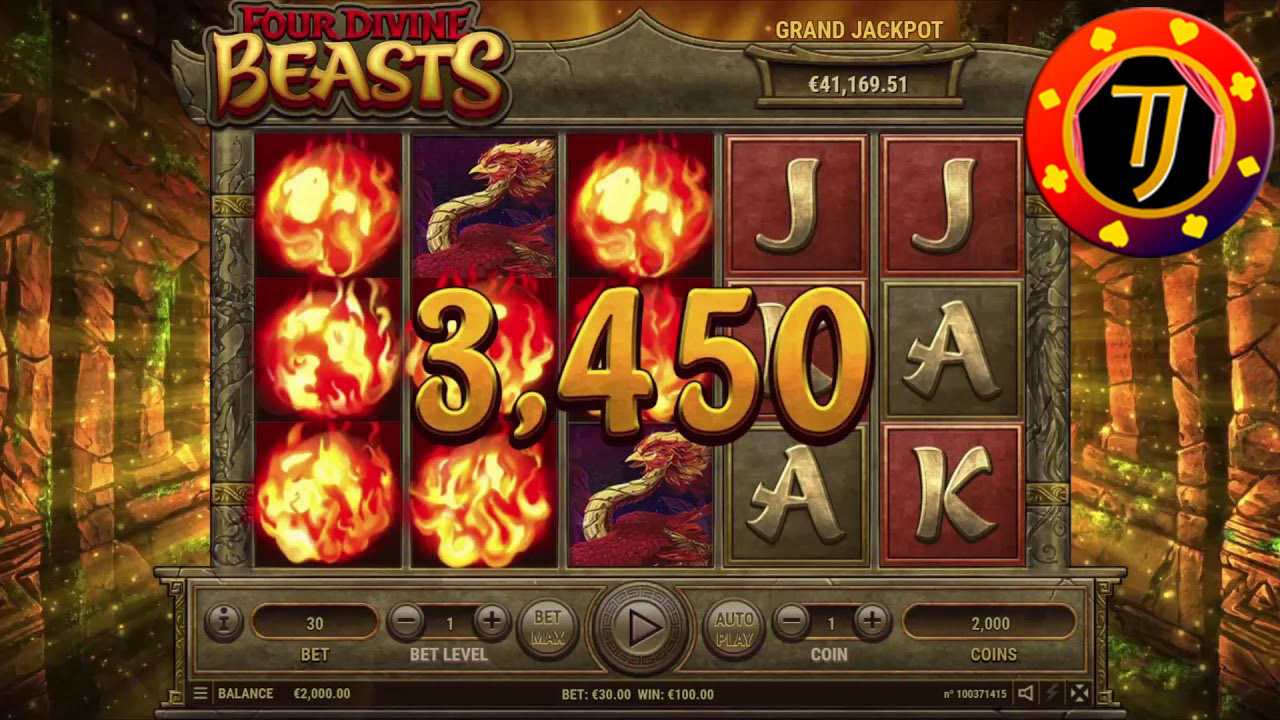Click the COINS display showing 2,000
Screen dimensions: 1280x720
[992, 623]
